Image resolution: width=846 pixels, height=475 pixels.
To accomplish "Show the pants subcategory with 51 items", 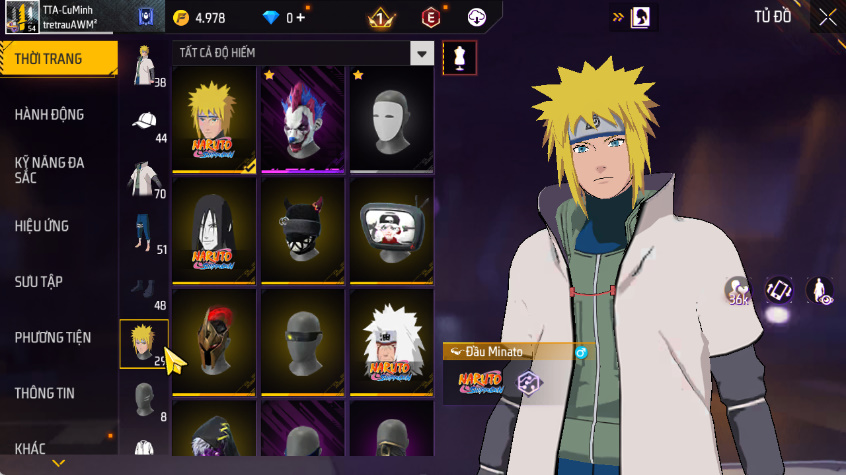I will coord(144,234).
